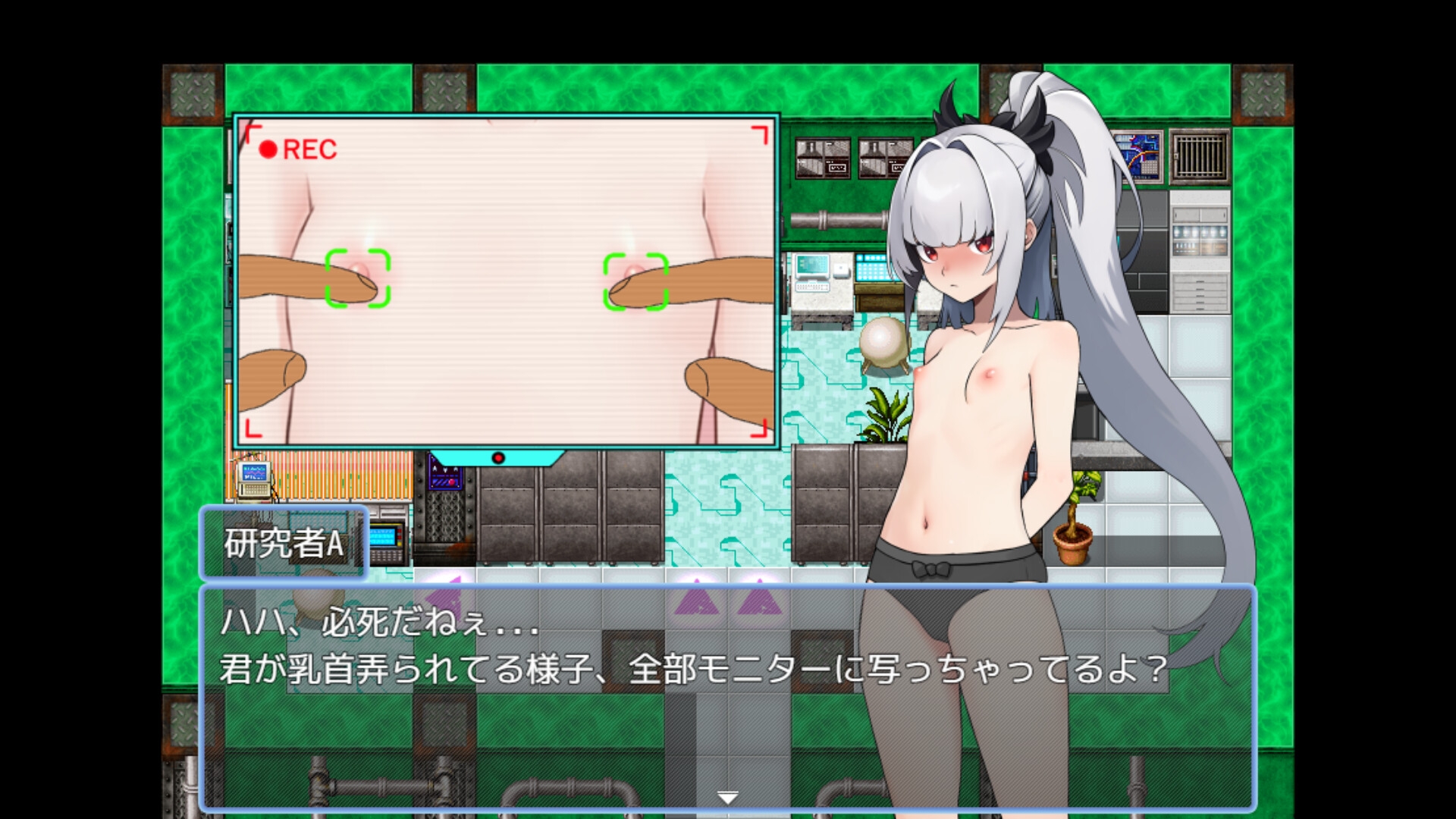The width and height of the screenshot is (1456, 819).
Task: Select the 研究者A speaker tab
Action: point(284,541)
